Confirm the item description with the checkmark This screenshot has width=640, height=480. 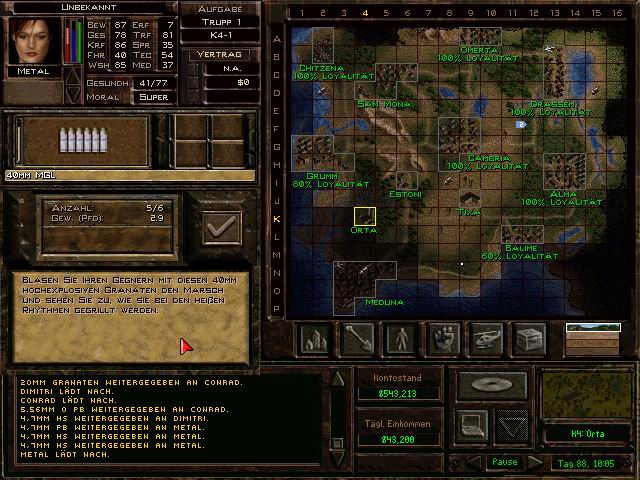coord(220,227)
